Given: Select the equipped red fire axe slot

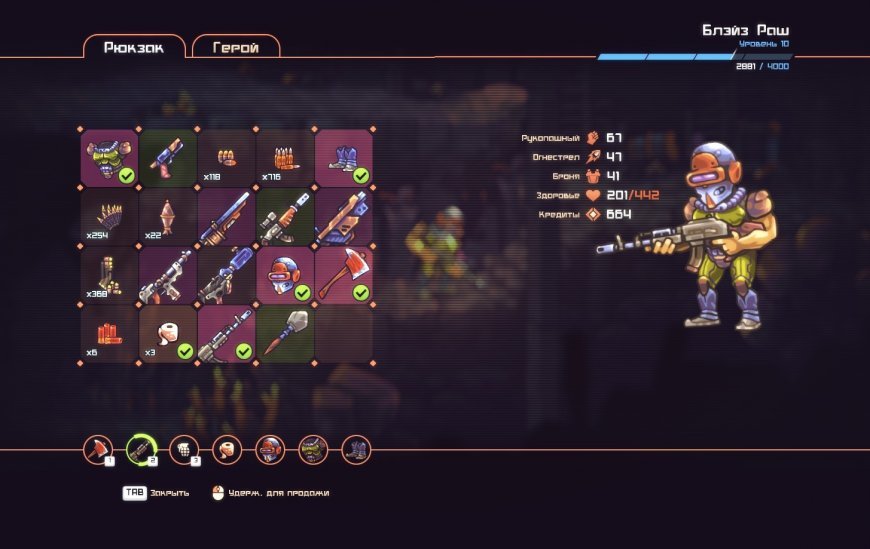Looking at the screenshot, I should (x=344, y=275).
